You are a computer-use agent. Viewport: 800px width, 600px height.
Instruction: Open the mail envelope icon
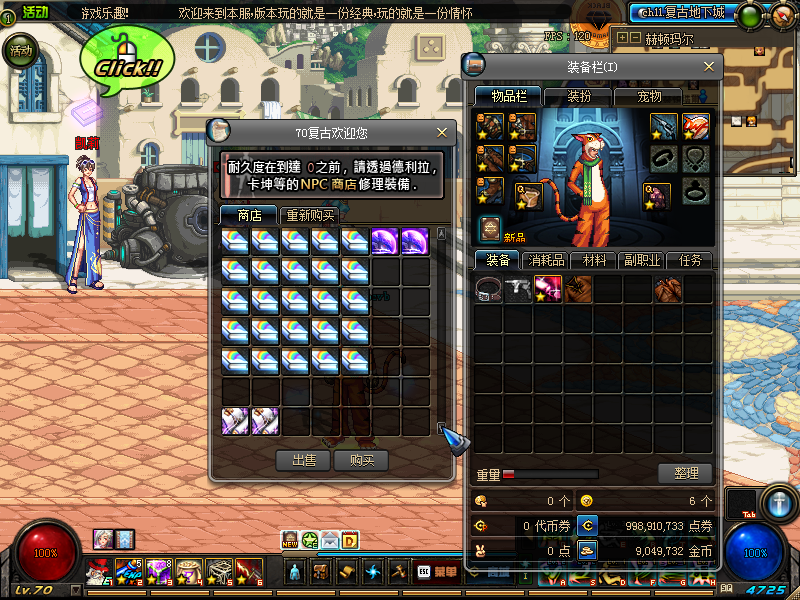pyautogui.click(x=329, y=540)
